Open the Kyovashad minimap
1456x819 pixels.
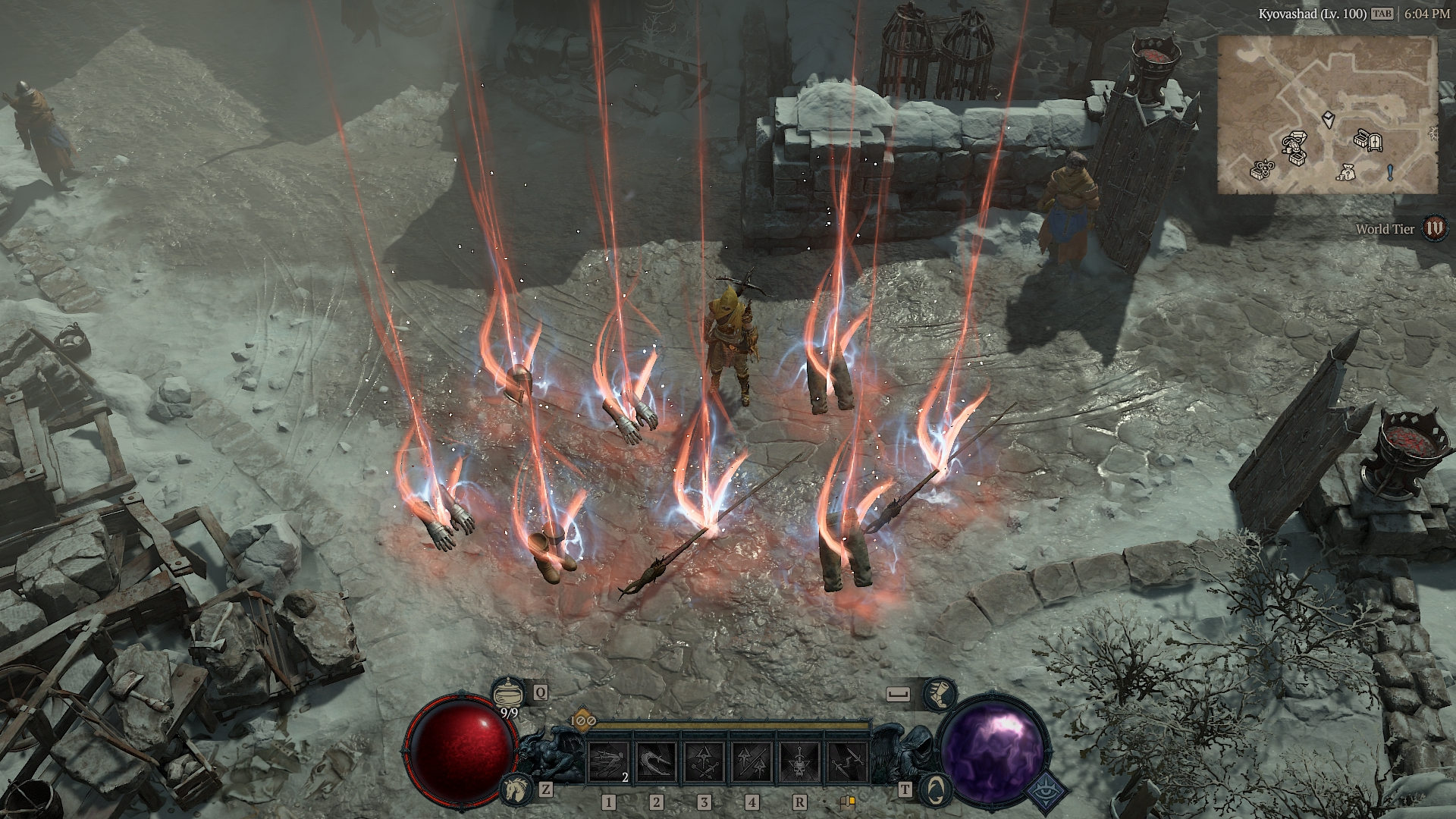pos(1327,114)
